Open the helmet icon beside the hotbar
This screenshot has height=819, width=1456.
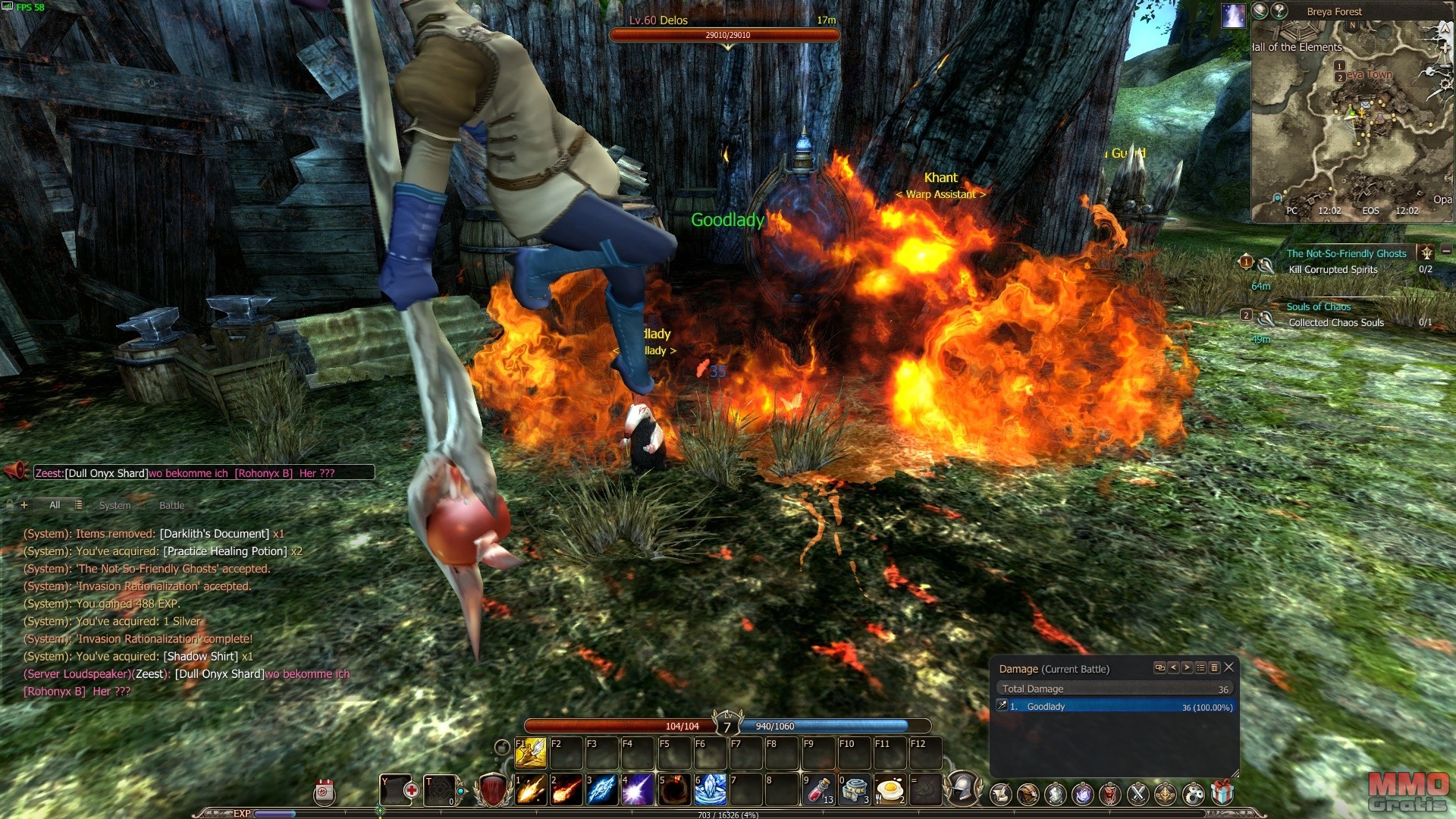pos(963,789)
